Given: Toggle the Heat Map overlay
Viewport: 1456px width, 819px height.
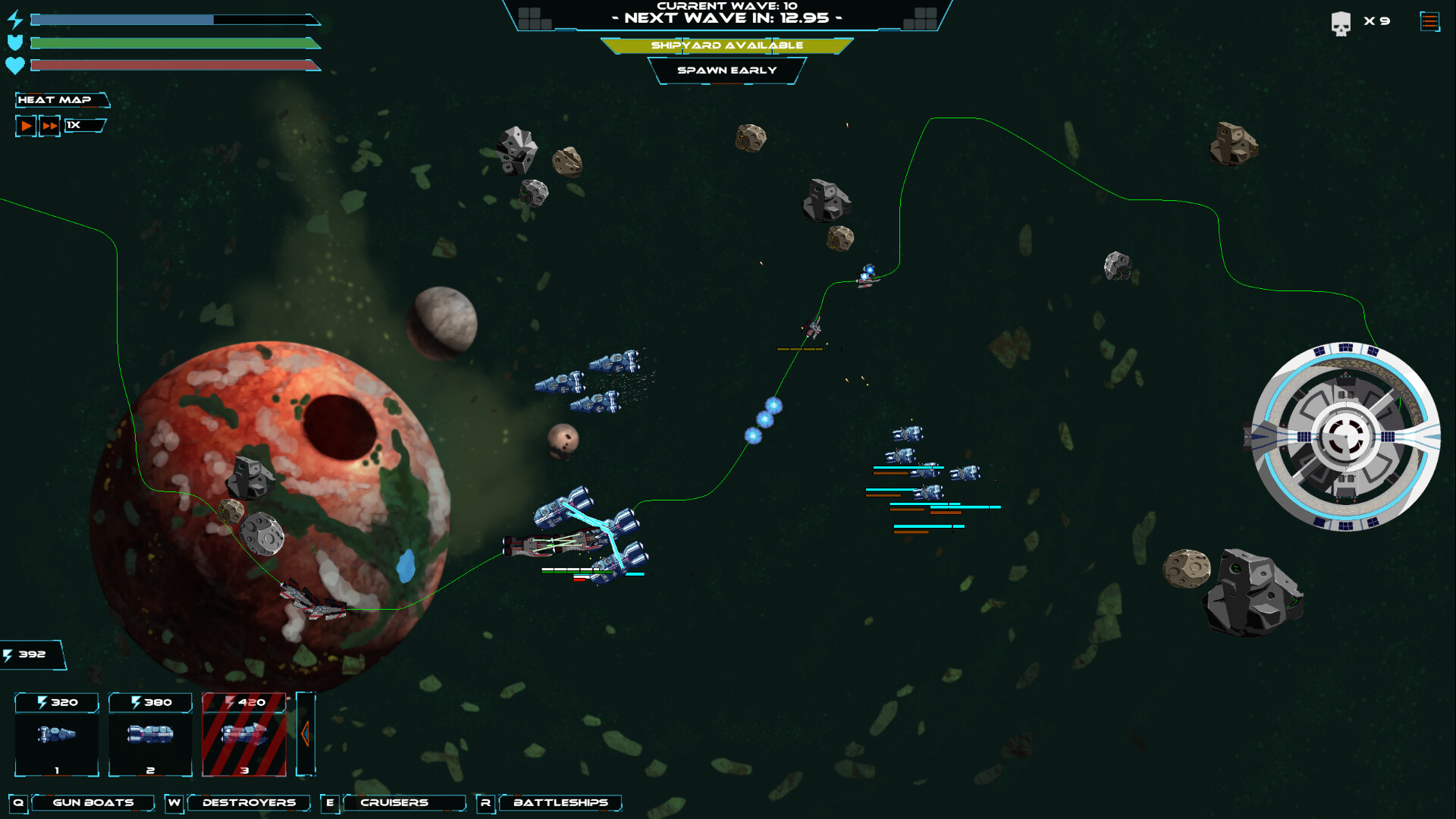Looking at the screenshot, I should [61, 99].
